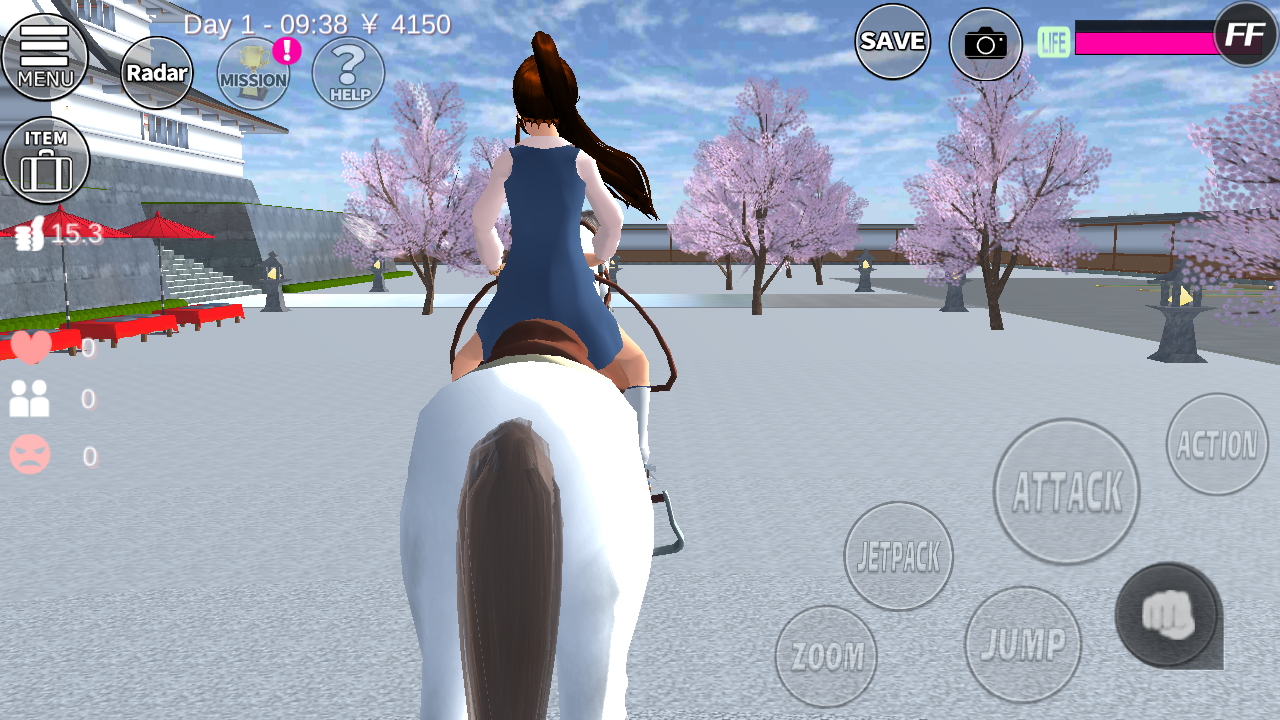Hit the ATTACK button
This screenshot has height=720, width=1280.
tap(1067, 491)
